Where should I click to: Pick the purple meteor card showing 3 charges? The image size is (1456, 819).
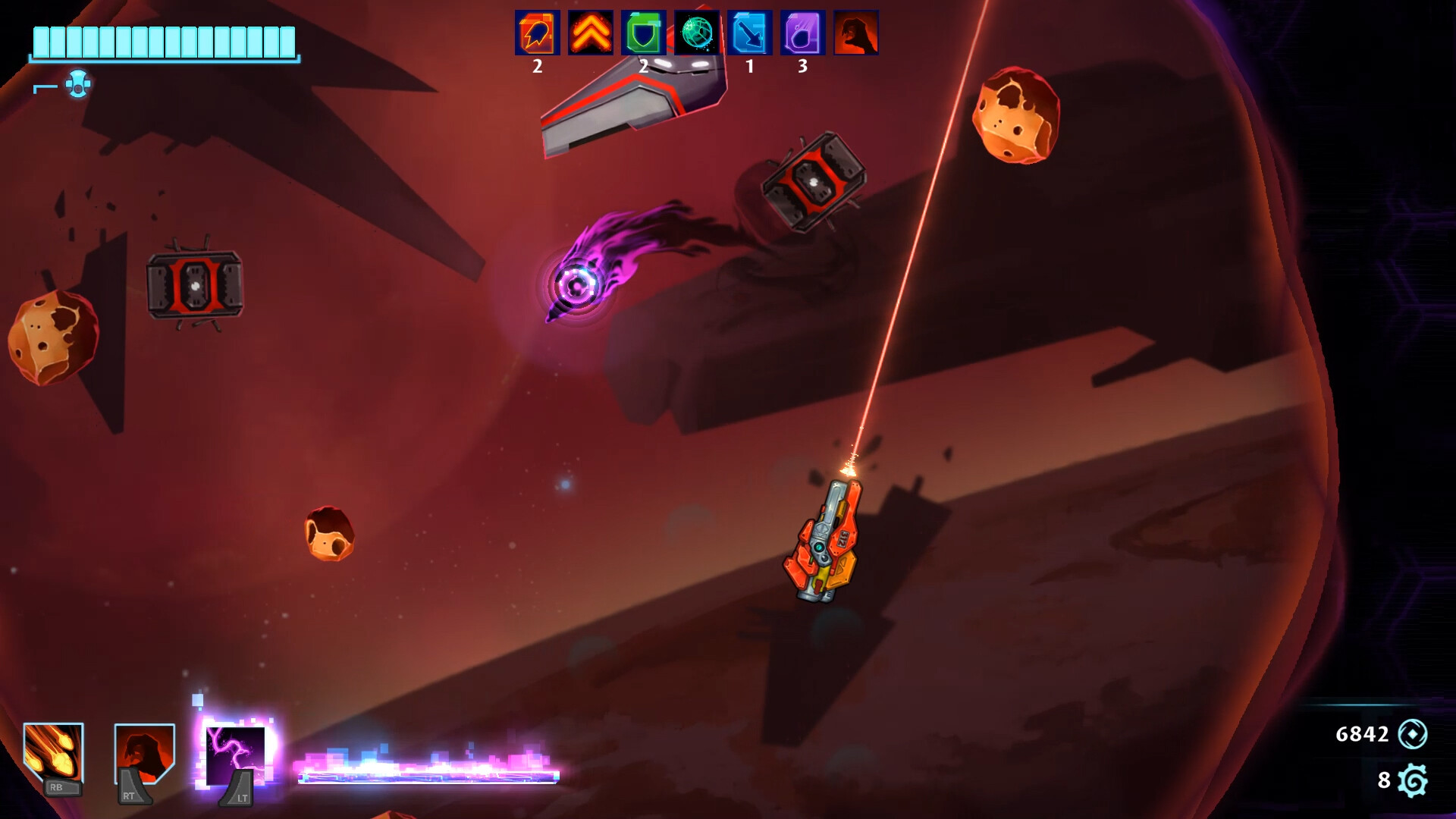[803, 33]
